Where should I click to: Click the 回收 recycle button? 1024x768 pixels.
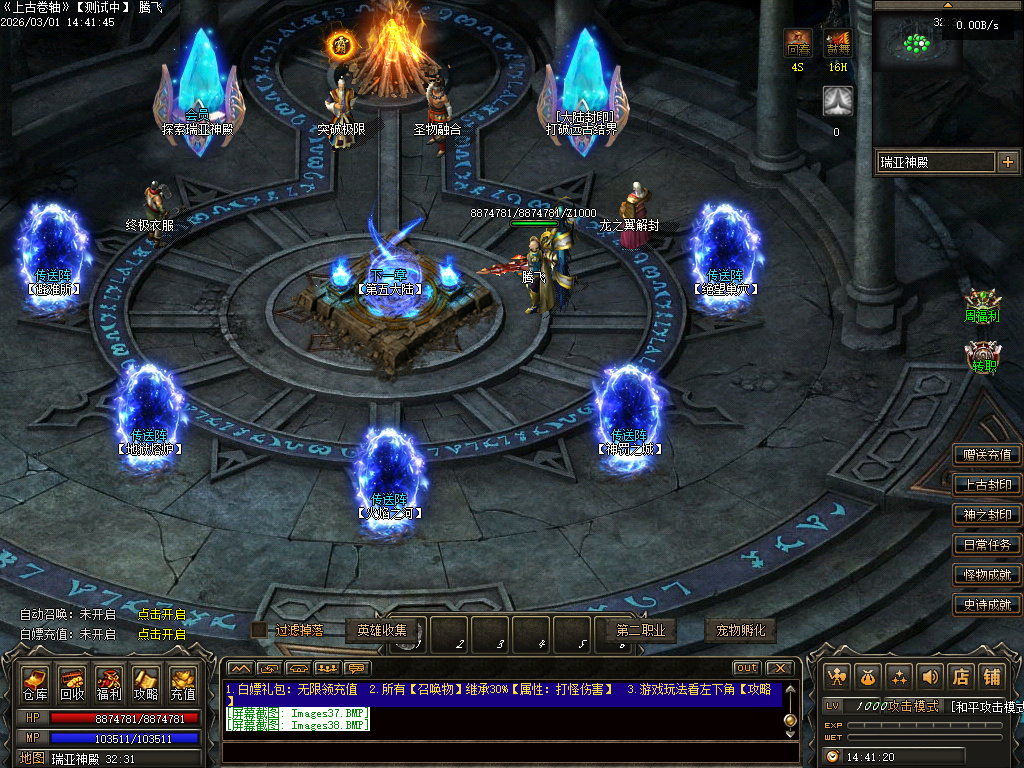(x=72, y=683)
